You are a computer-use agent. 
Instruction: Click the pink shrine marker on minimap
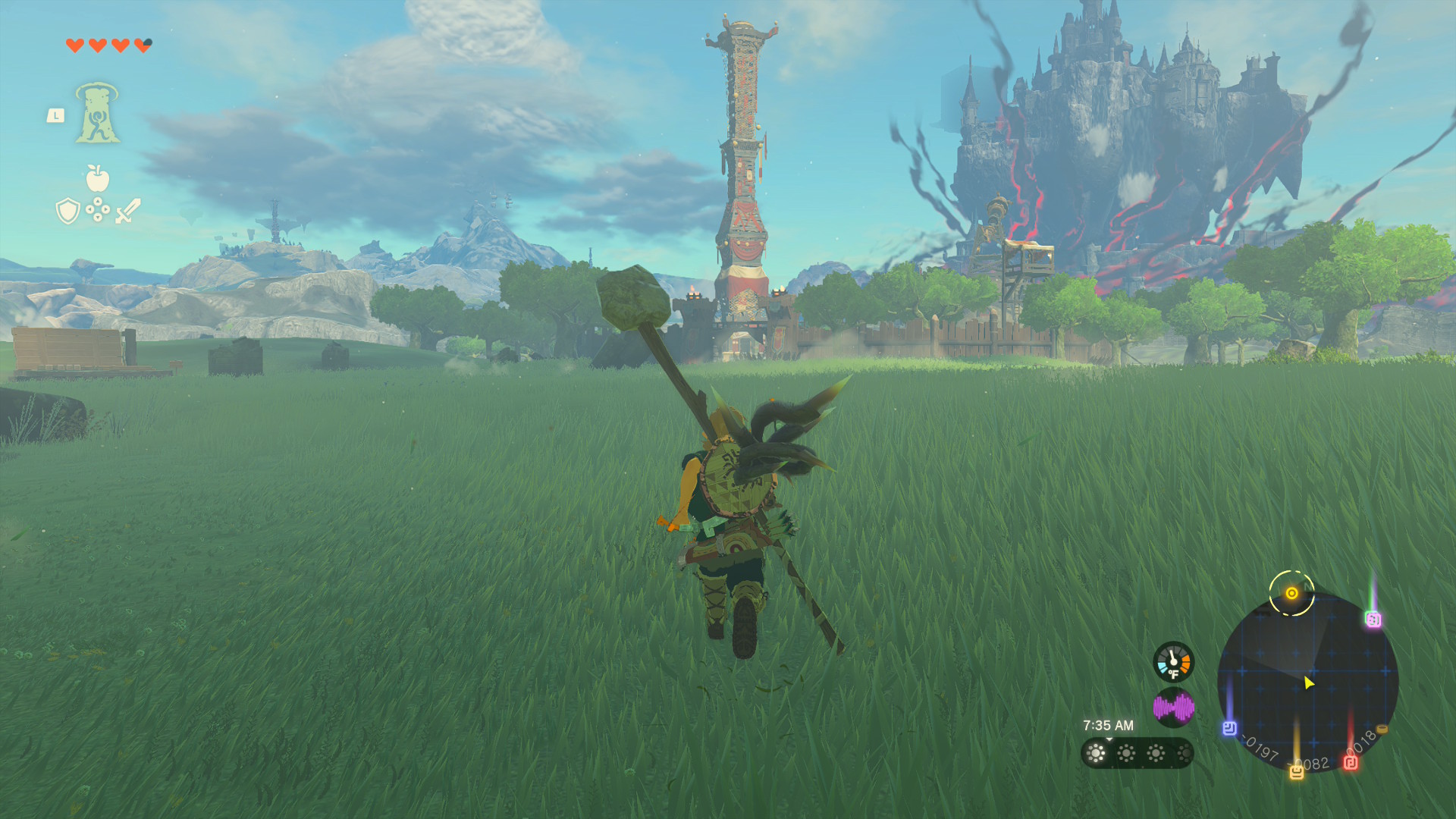pos(1373,620)
